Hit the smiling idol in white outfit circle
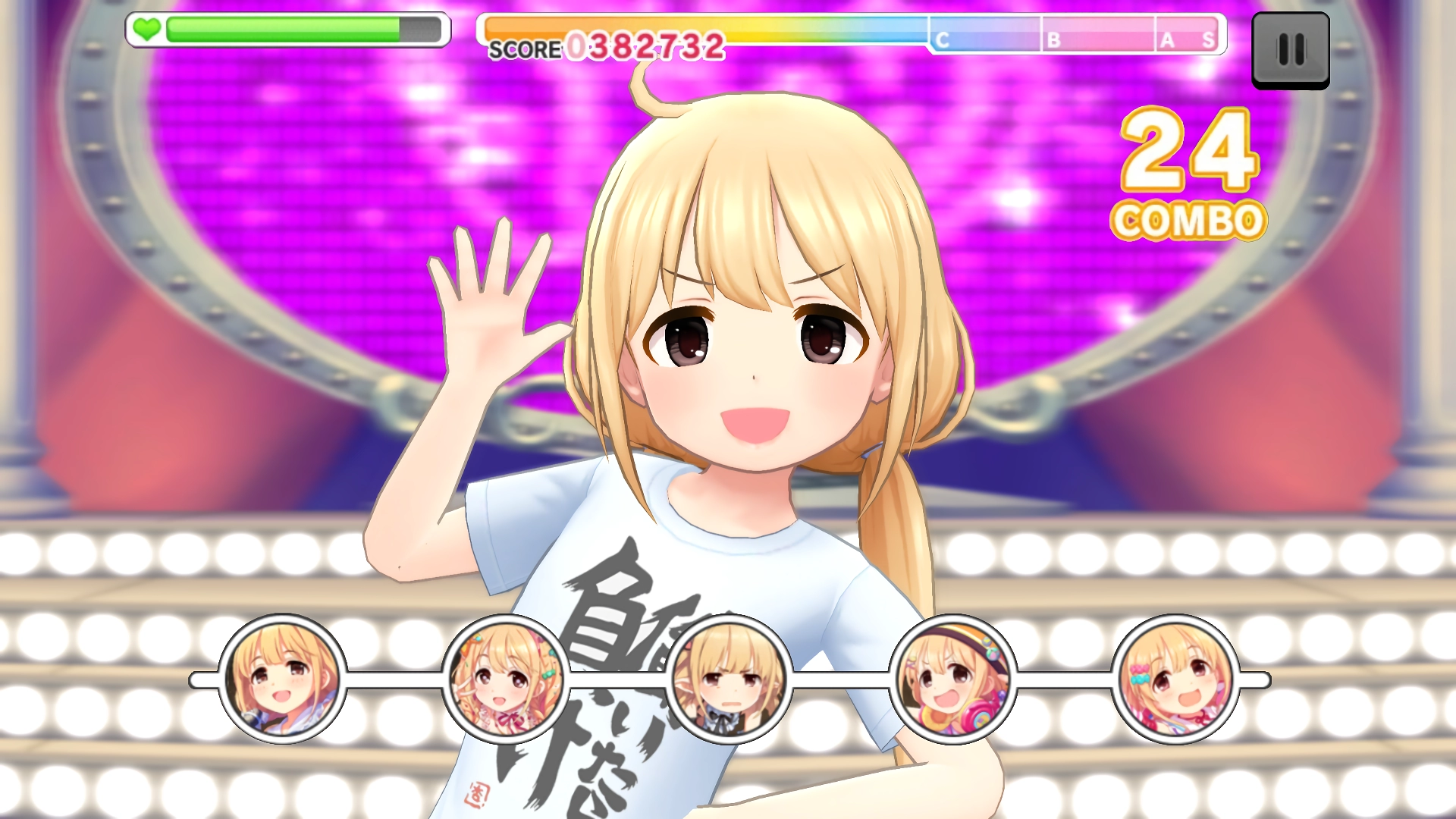1456x819 pixels. tap(283, 679)
